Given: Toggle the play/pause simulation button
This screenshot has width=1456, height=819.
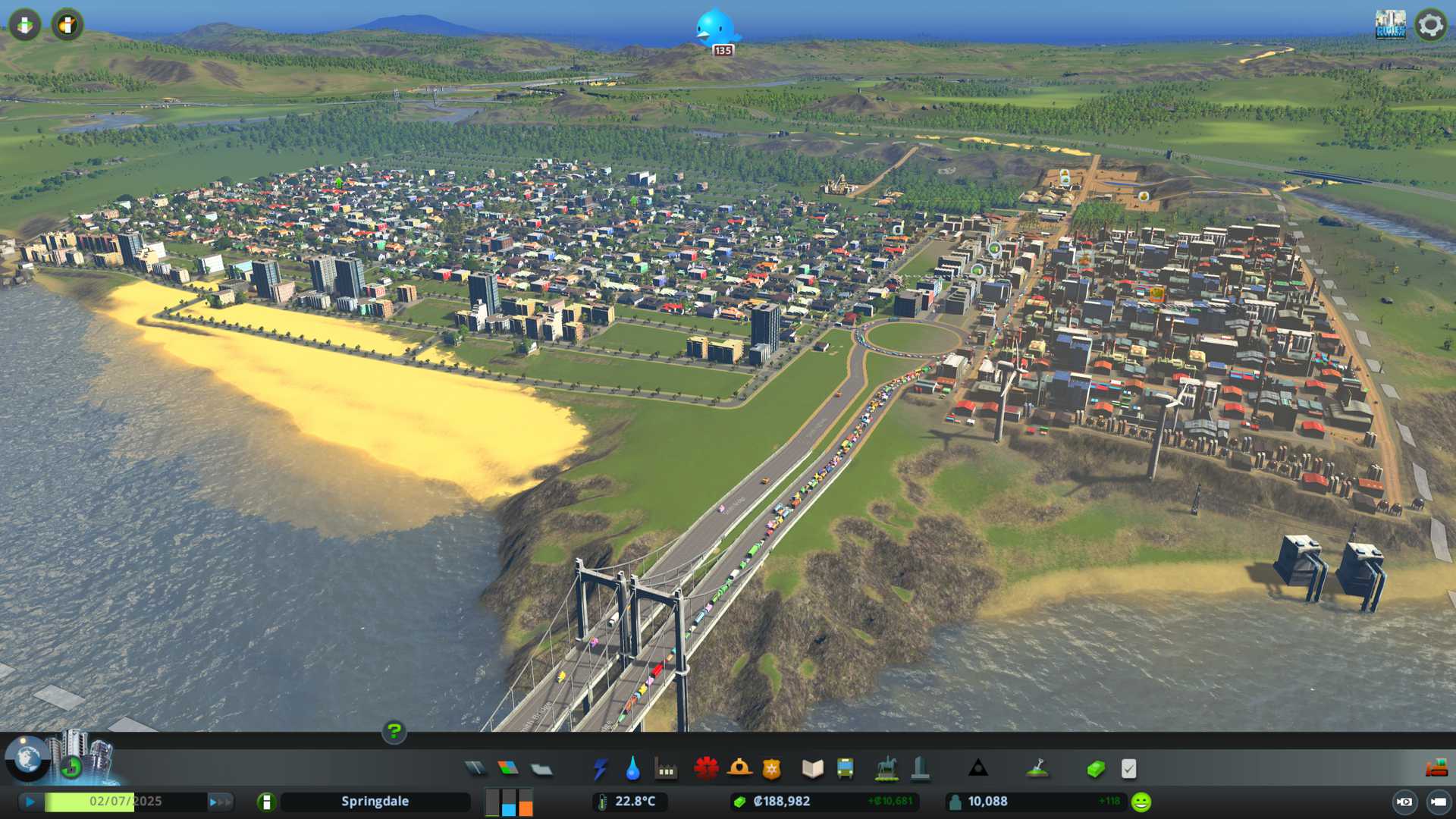Looking at the screenshot, I should pyautogui.click(x=30, y=802).
